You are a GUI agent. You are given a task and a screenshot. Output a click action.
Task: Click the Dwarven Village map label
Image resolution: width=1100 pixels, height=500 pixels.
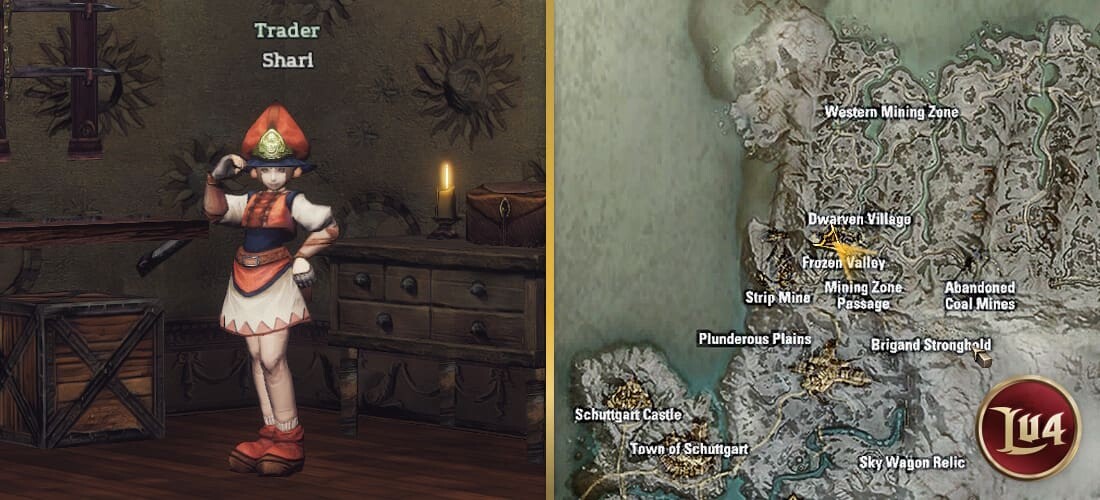[x=859, y=218]
